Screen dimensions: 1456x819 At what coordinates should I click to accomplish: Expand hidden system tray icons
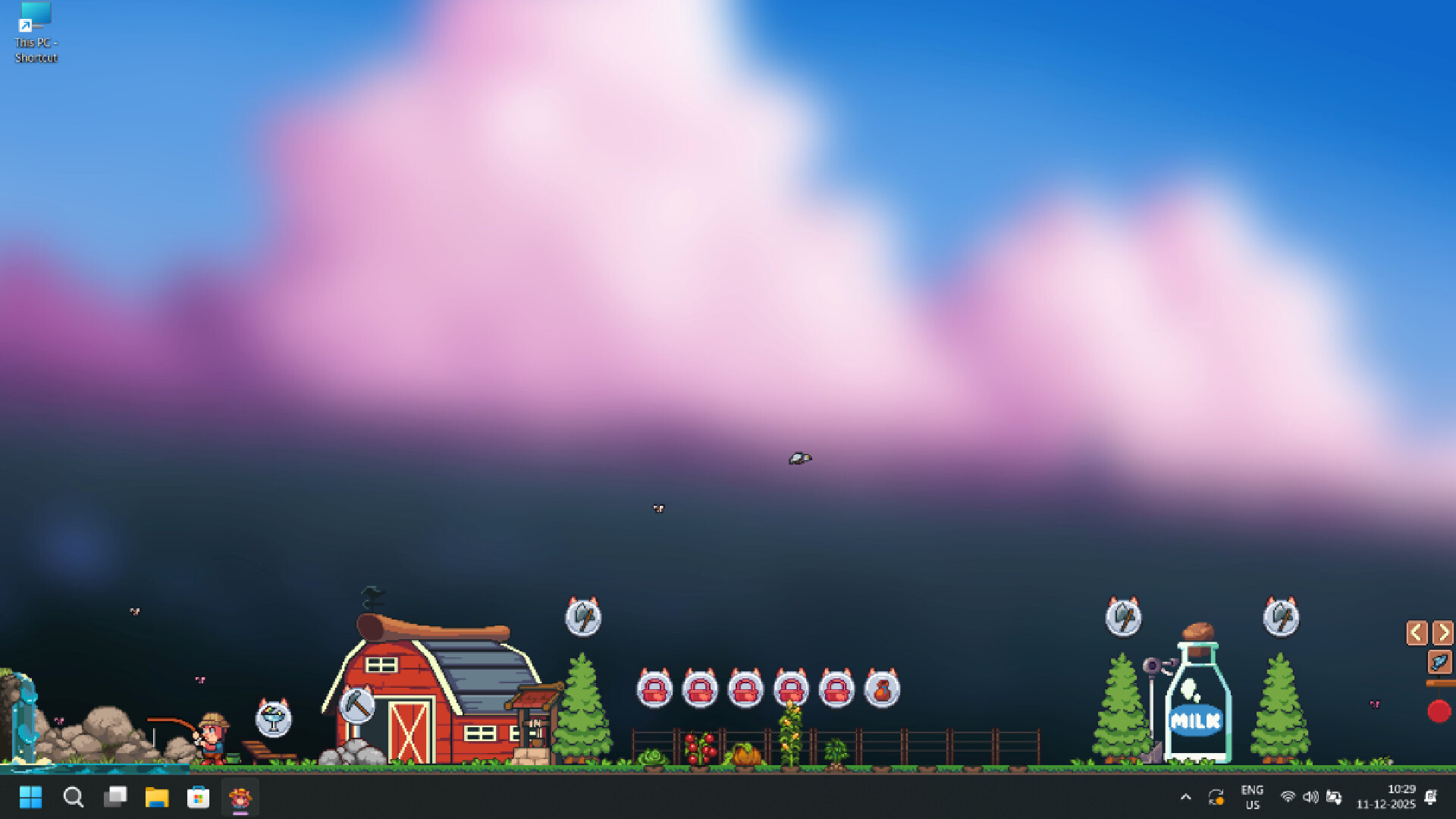(x=1186, y=797)
